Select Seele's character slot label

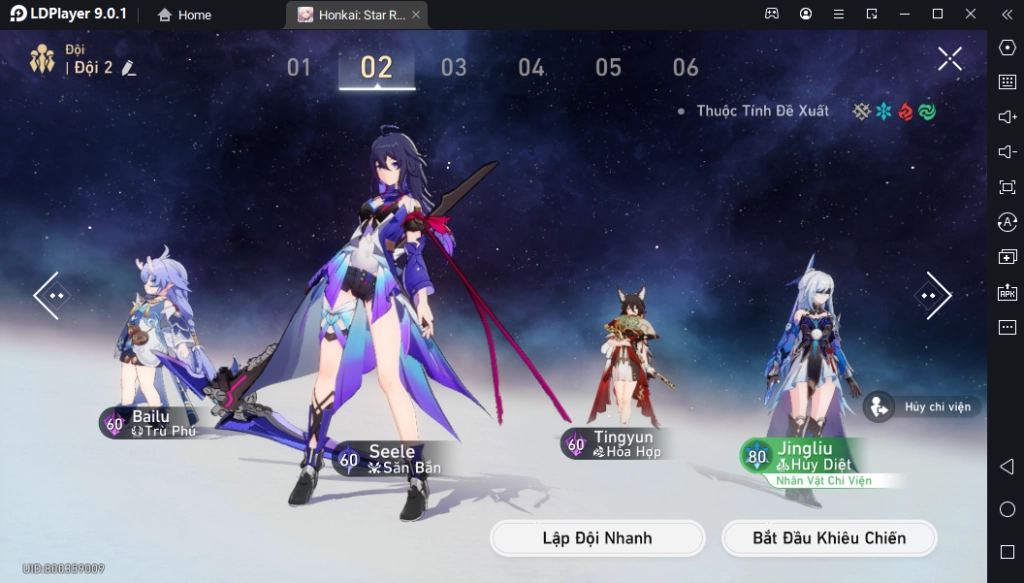(x=392, y=459)
